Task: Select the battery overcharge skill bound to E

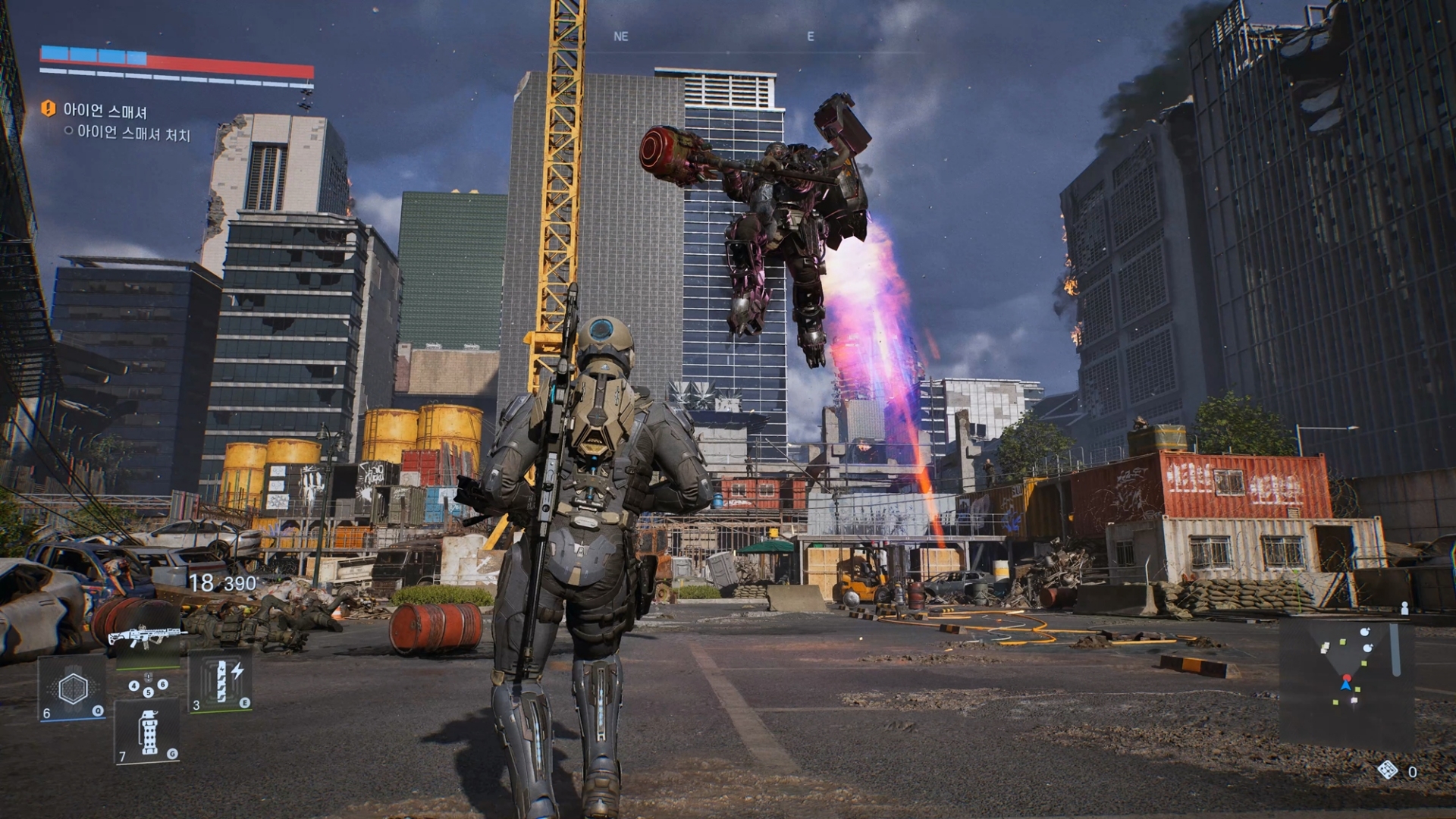Action: (x=221, y=681)
